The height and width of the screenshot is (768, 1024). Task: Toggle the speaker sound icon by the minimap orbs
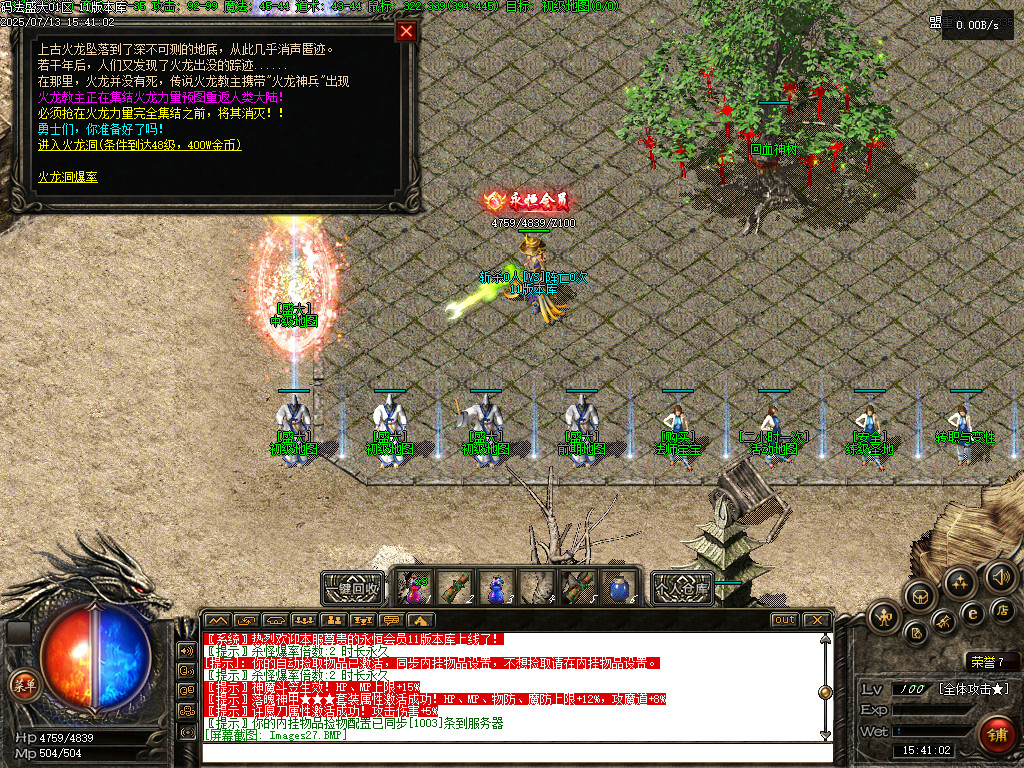point(1001,576)
